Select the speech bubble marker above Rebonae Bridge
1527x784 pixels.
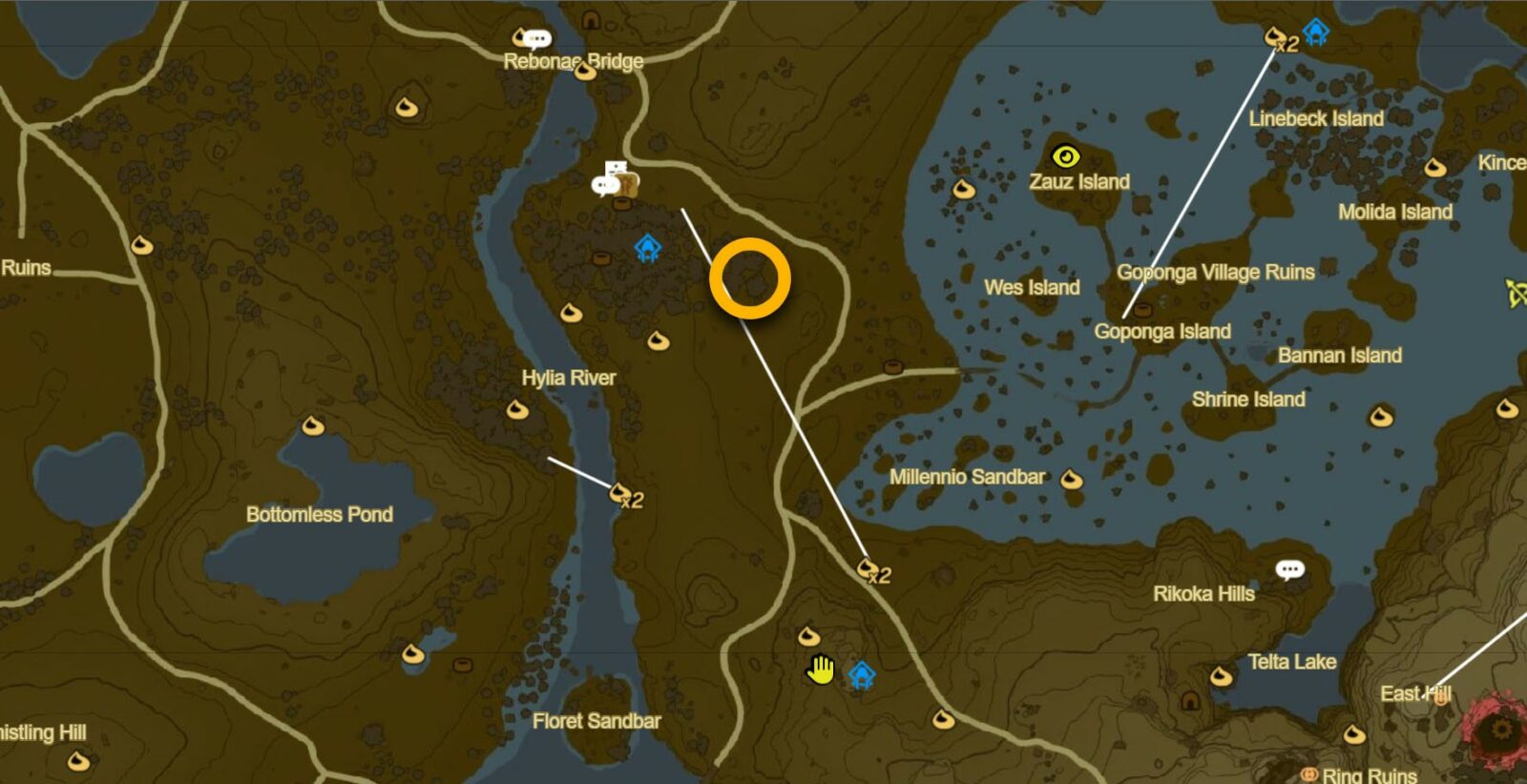(536, 39)
